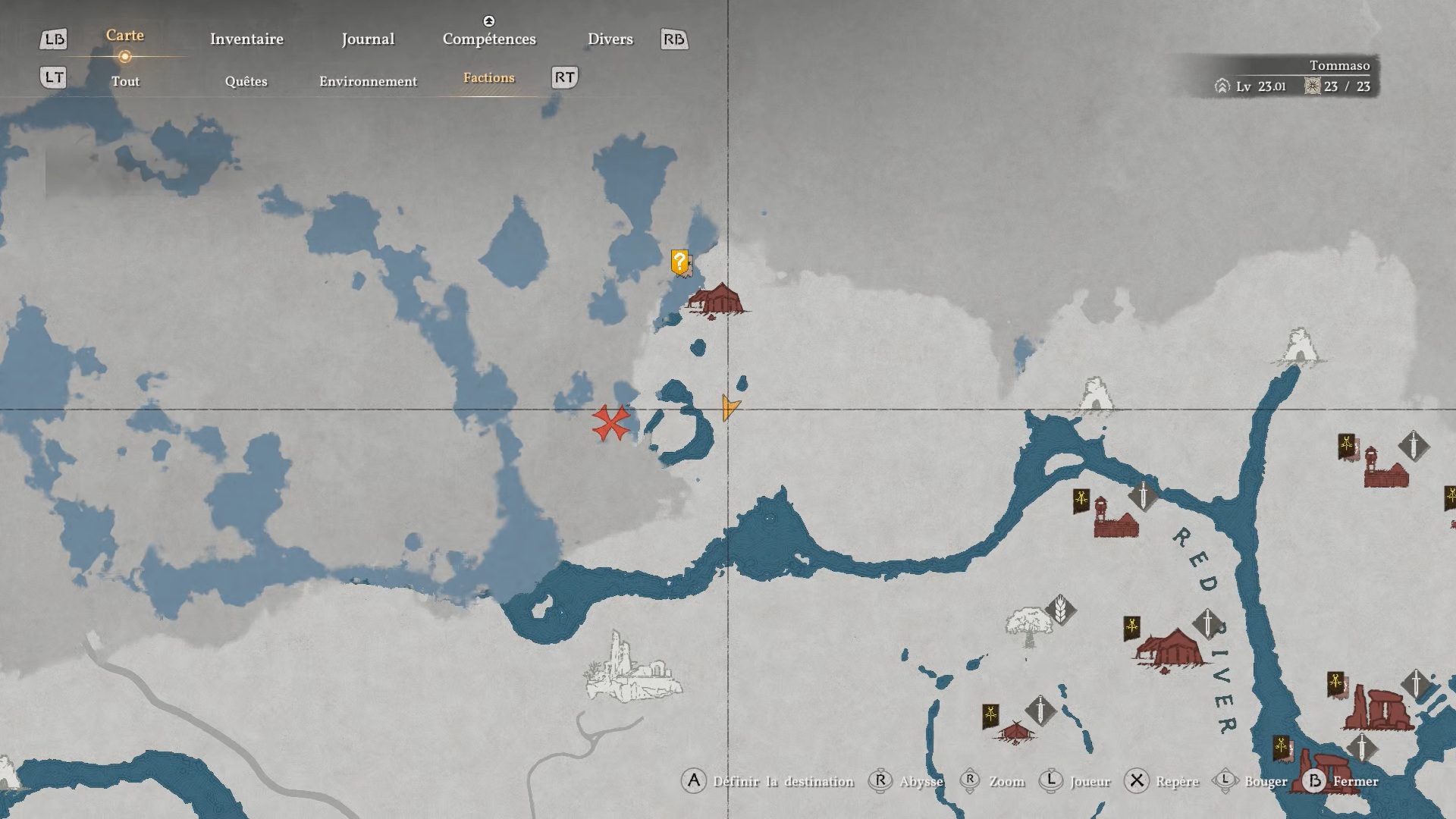Screen dimensions: 1456x819
Task: Open the Divers tab
Action: [610, 39]
